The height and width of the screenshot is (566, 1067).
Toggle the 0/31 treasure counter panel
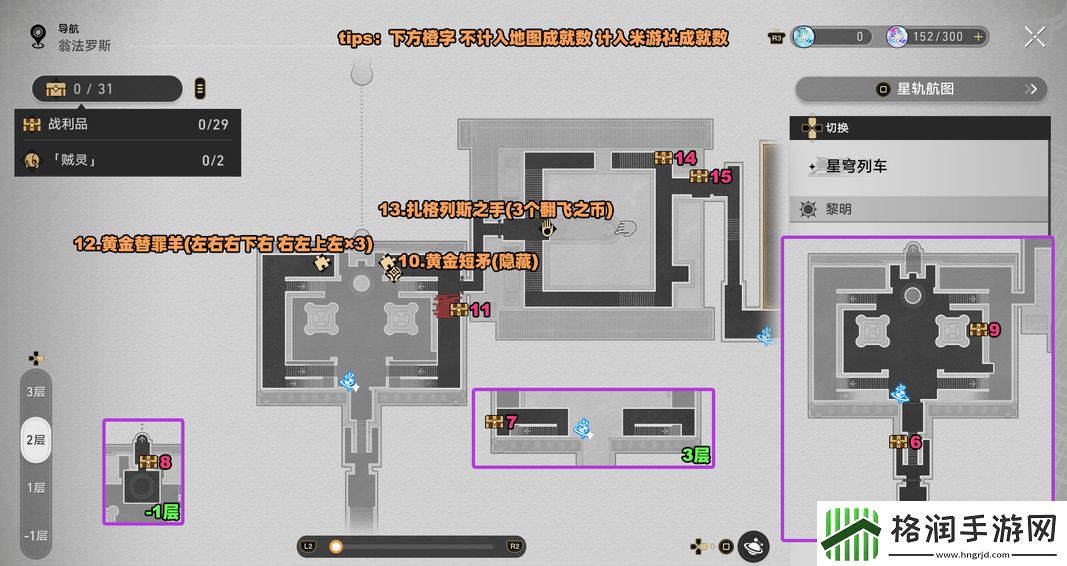point(108,89)
